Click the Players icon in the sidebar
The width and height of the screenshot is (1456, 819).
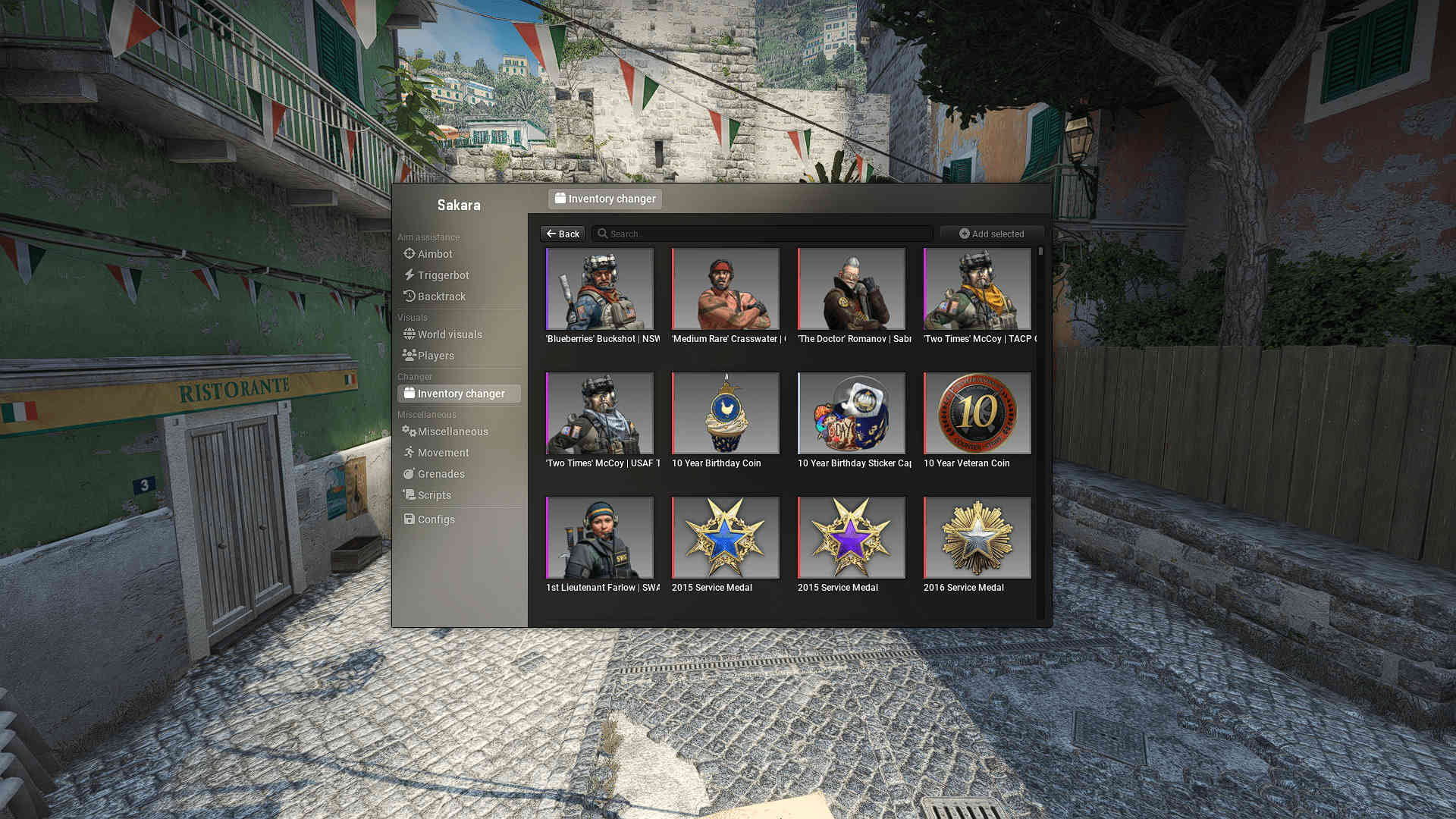coord(409,356)
